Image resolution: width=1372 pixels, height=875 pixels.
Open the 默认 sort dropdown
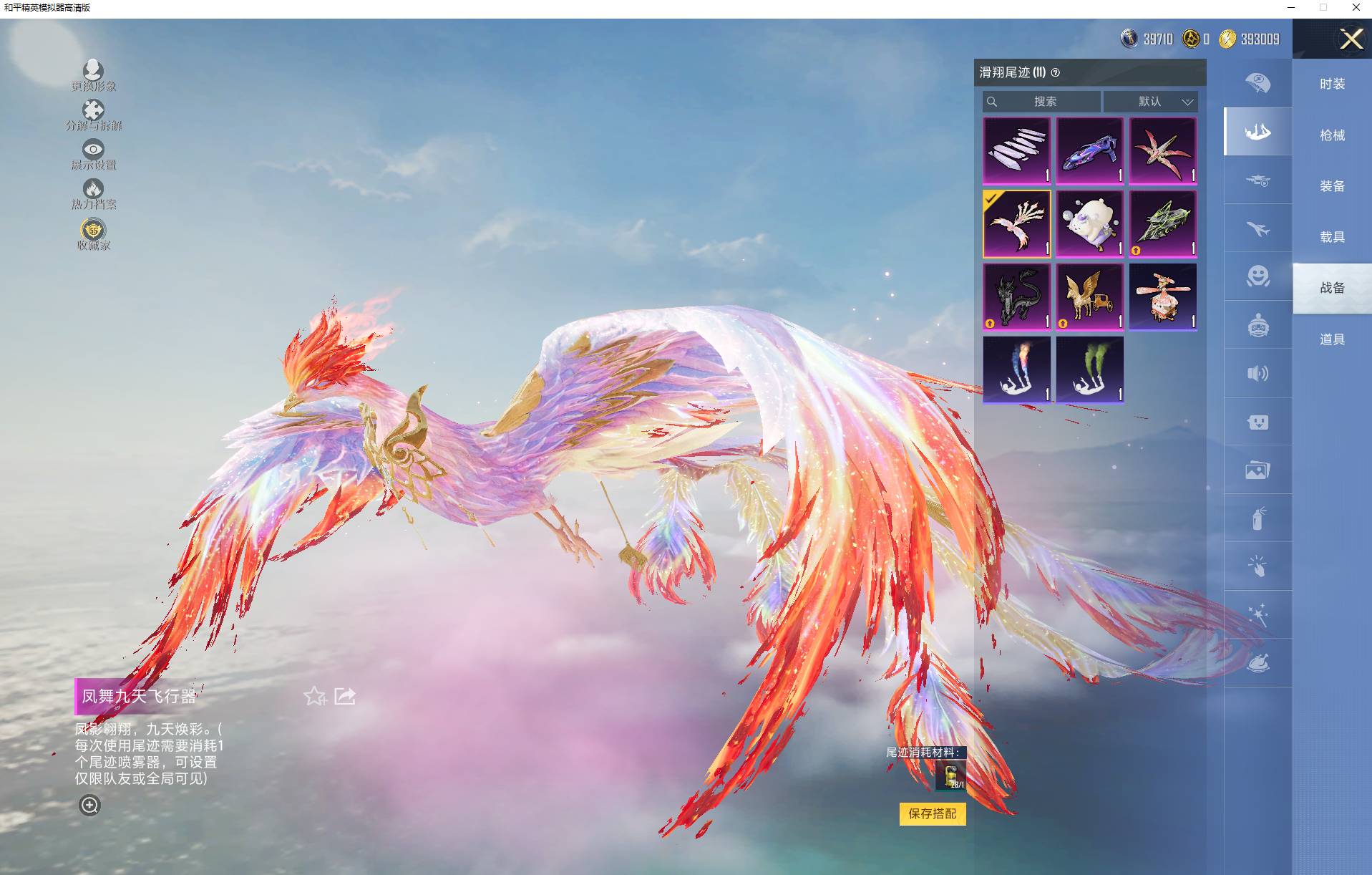[x=1150, y=102]
